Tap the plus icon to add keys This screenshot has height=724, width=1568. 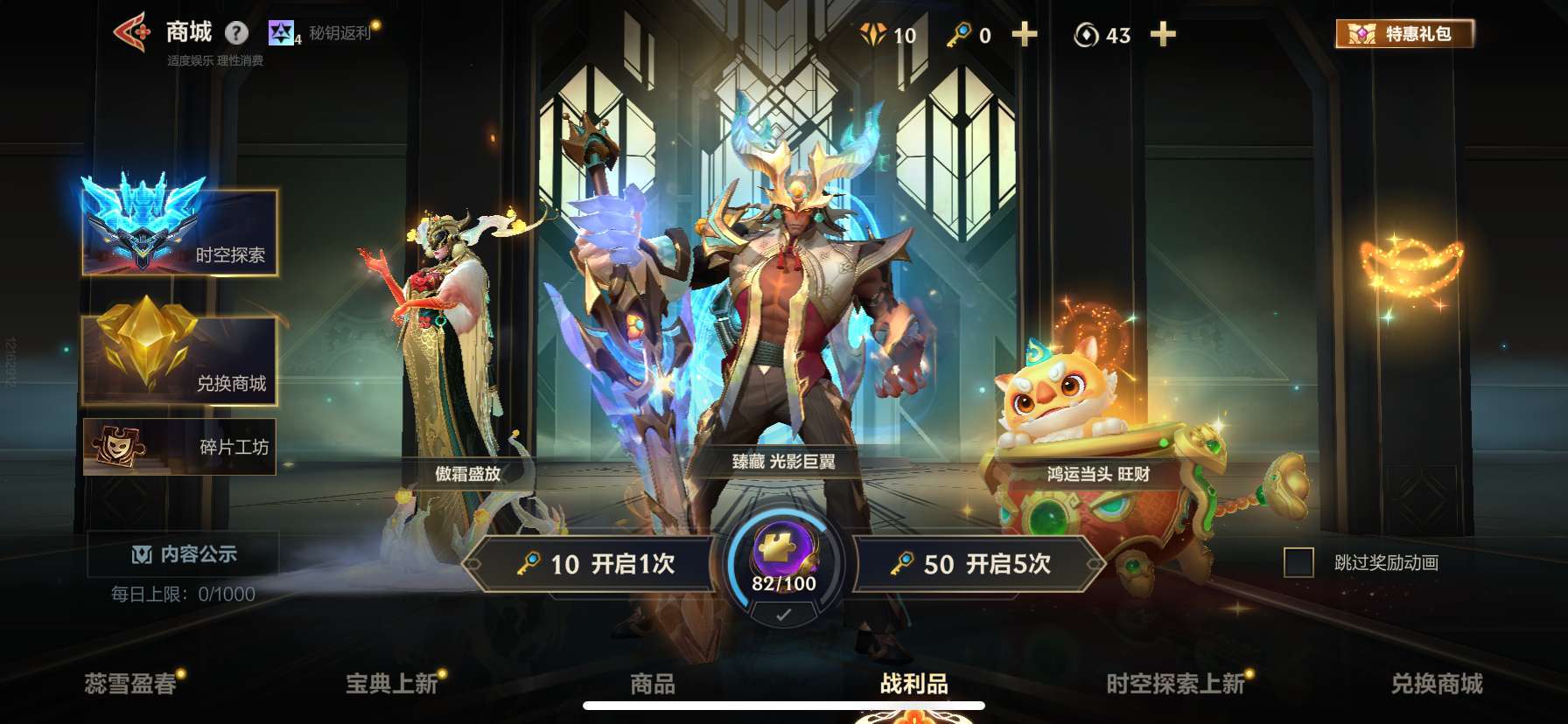[1024, 35]
